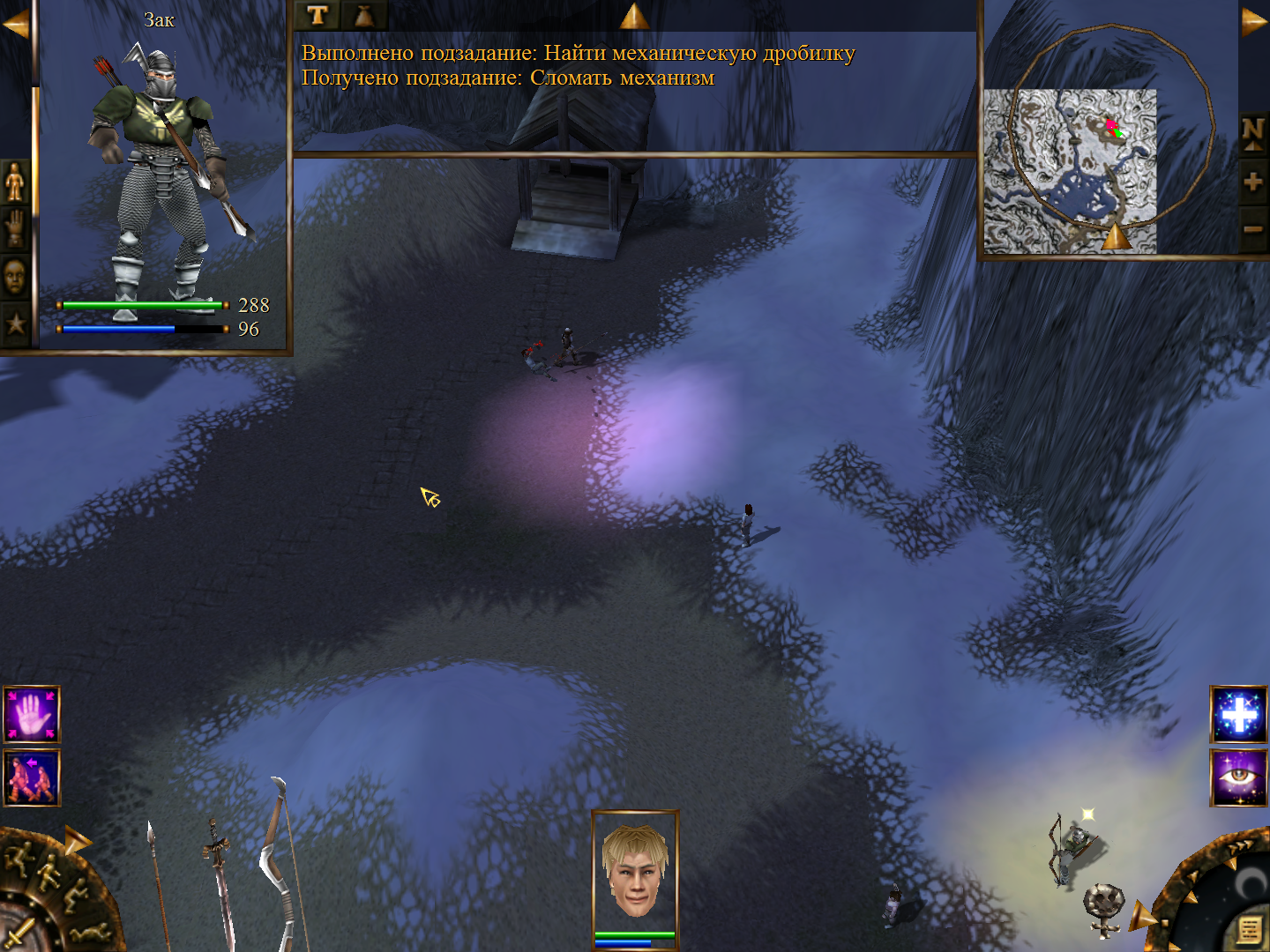Collapse Zak's panel with the left arrow
Screen dimensions: 1270x952
point(15,25)
